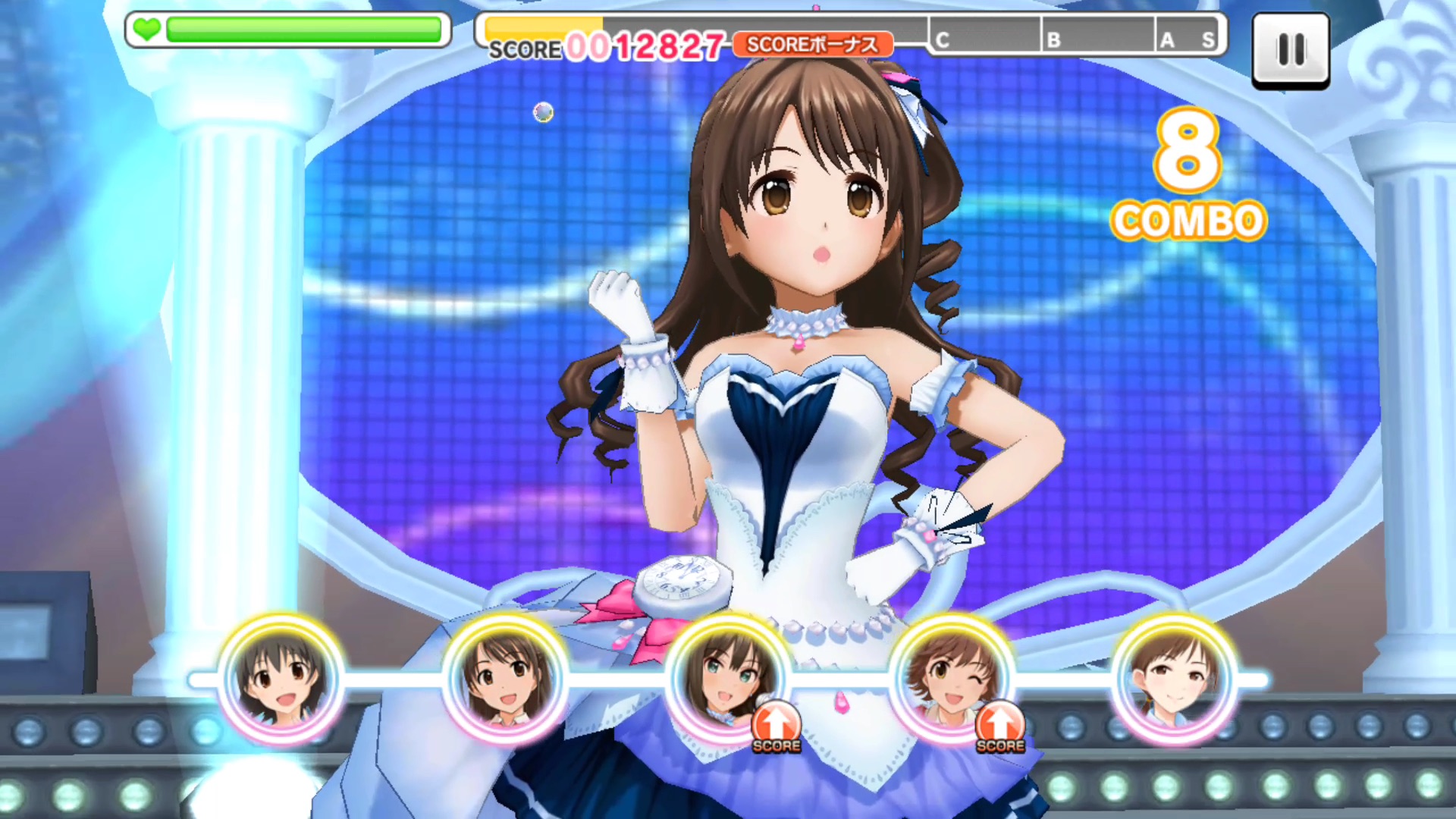Tap the center green-eyed idol's circle
This screenshot has height=819, width=1456.
click(x=727, y=677)
